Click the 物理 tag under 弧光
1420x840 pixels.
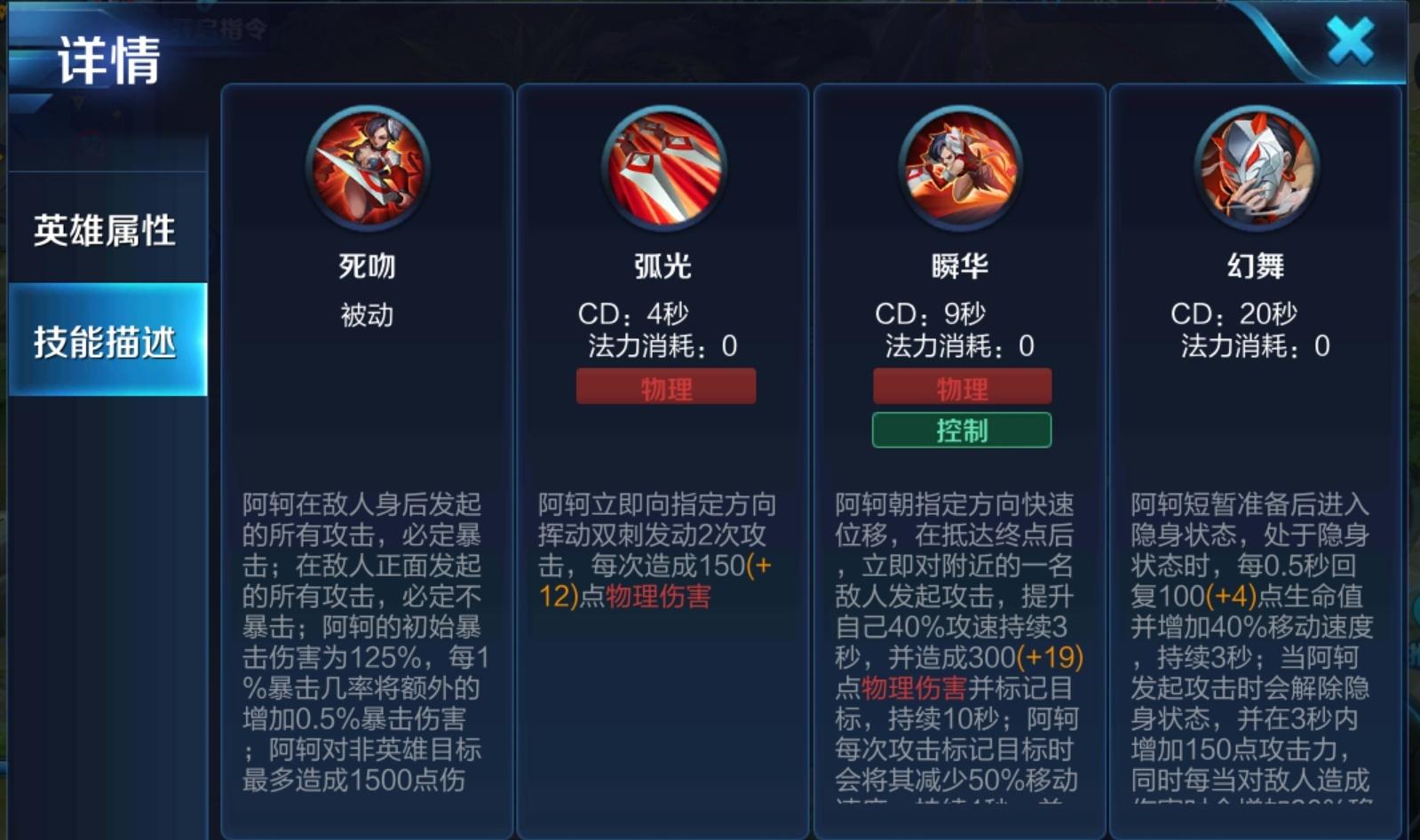666,387
